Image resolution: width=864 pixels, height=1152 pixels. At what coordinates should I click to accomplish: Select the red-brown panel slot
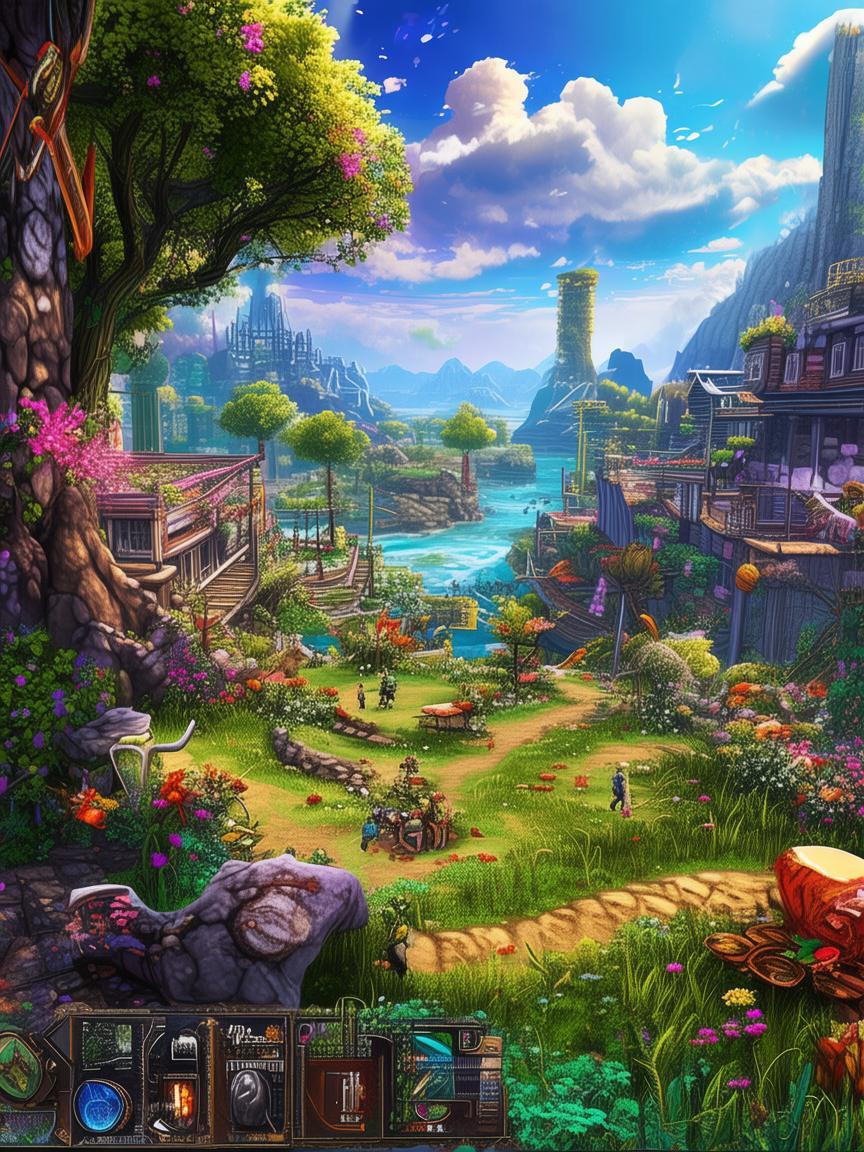tap(343, 1095)
